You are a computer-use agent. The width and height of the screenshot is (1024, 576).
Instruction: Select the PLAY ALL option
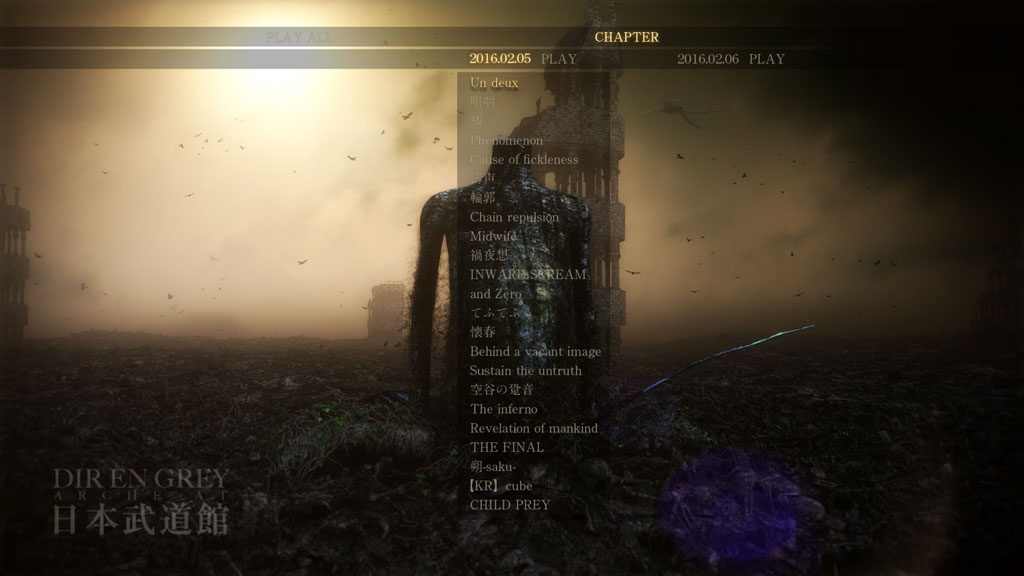coord(299,37)
